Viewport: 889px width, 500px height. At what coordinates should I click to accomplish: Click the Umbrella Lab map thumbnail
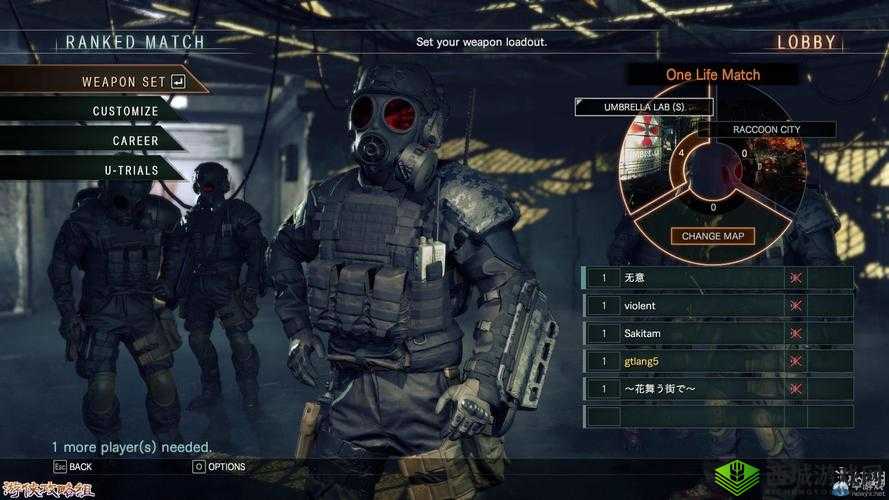click(x=648, y=152)
